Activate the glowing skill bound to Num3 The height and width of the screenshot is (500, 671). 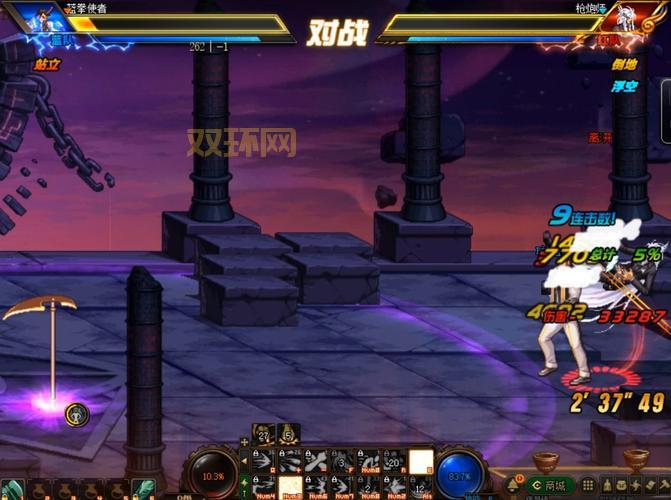tap(290, 487)
